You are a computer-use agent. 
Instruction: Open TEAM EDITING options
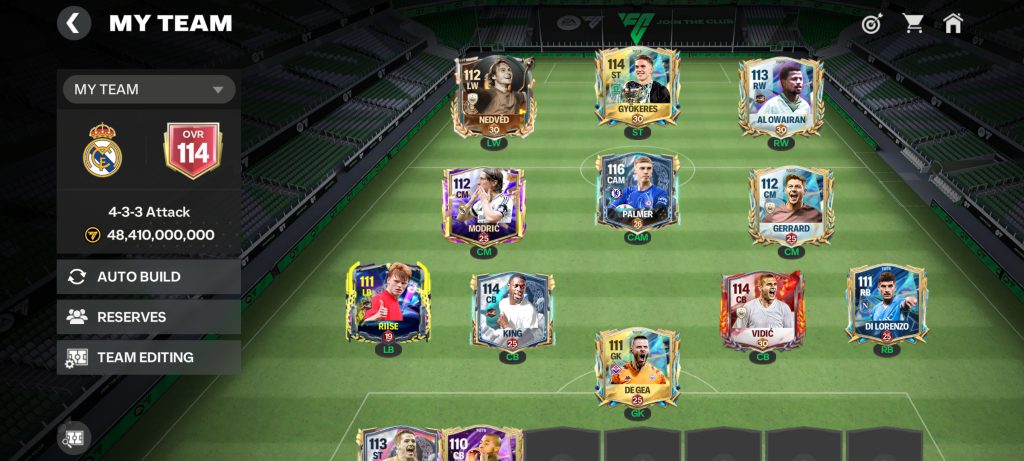click(x=149, y=357)
